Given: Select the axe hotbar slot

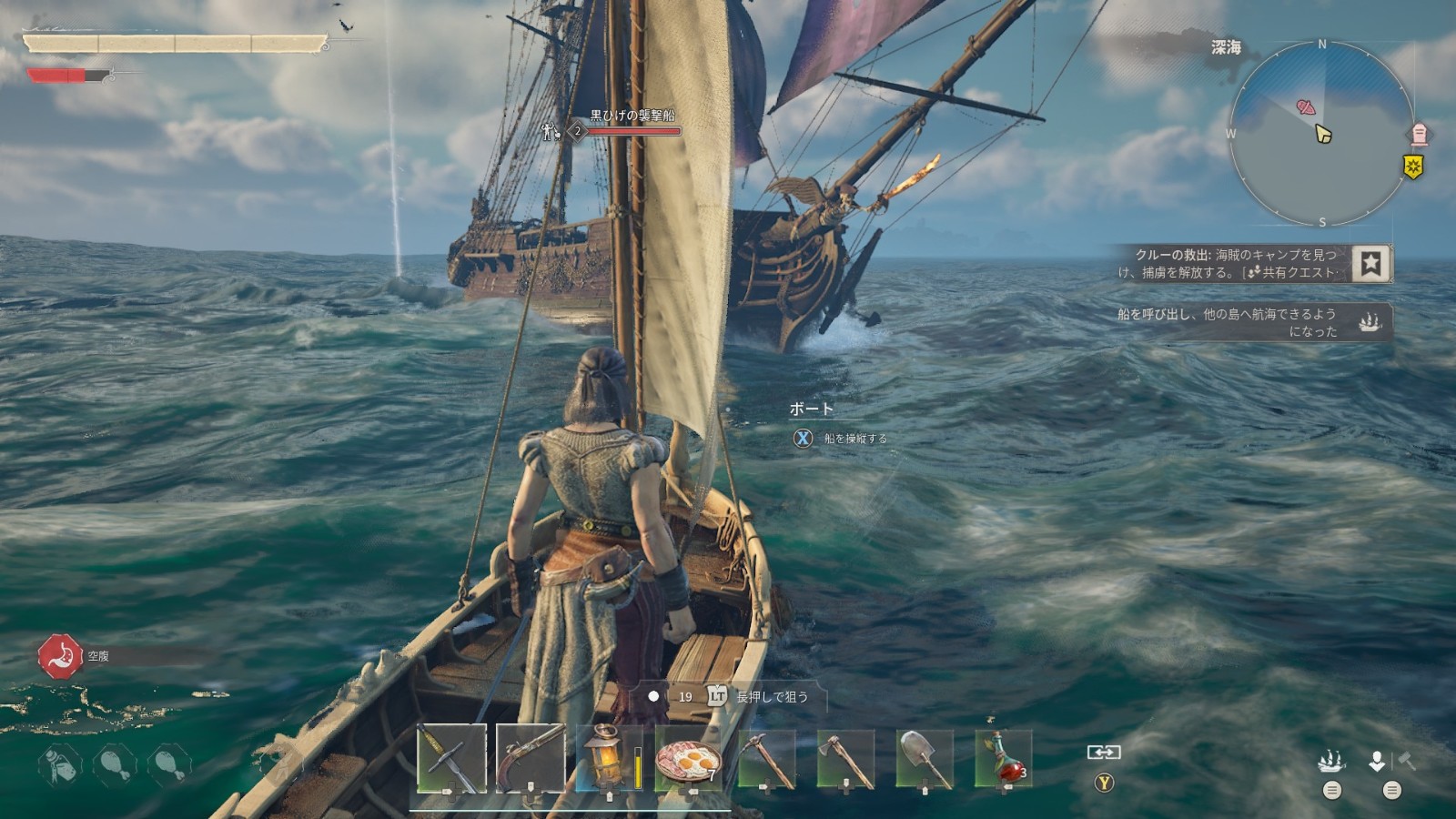Looking at the screenshot, I should tap(846, 758).
